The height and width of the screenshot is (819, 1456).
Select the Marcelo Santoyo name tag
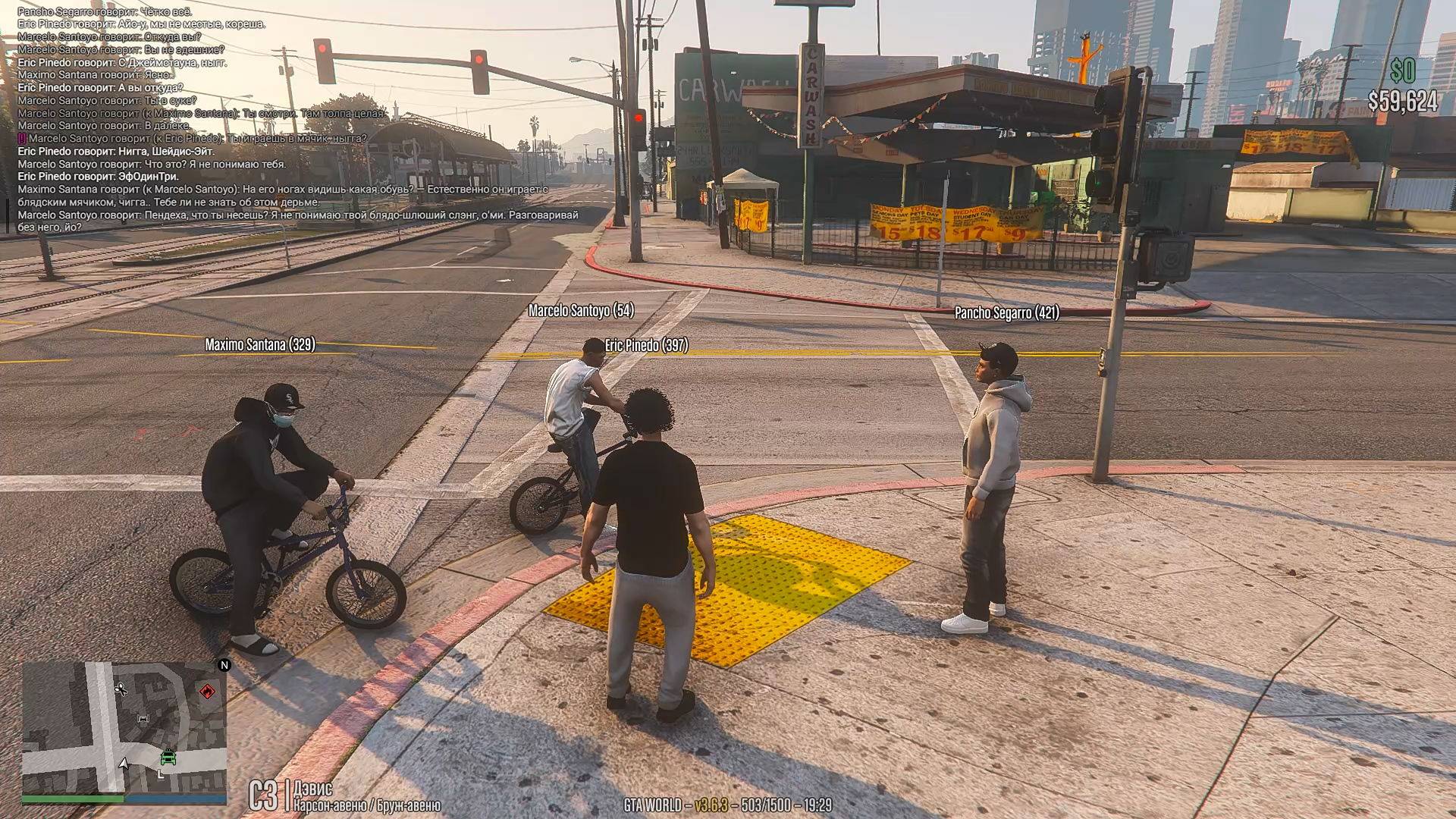click(x=581, y=310)
